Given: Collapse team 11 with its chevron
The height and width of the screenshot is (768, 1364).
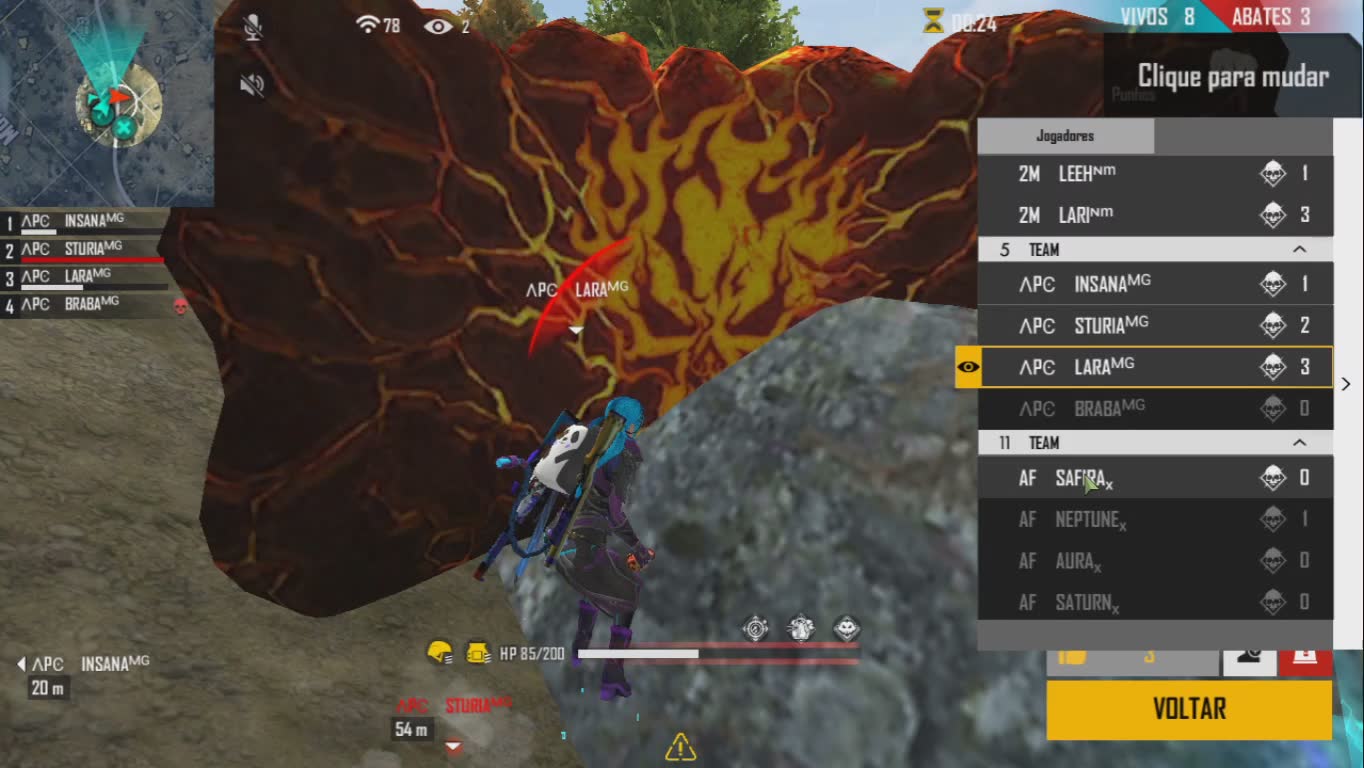Looking at the screenshot, I should coord(1299,442).
